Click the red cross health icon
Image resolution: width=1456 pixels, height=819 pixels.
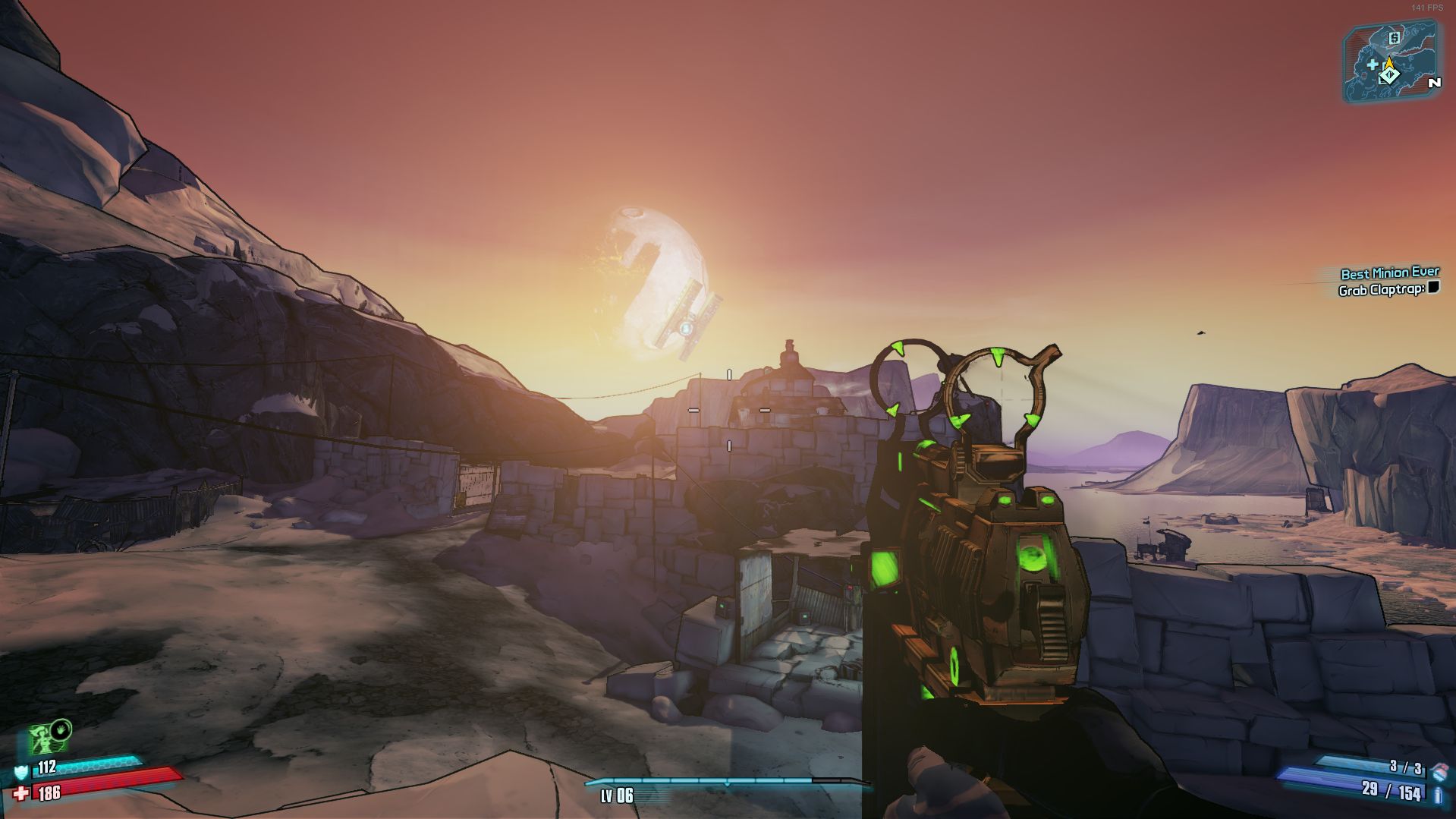pyautogui.click(x=20, y=793)
